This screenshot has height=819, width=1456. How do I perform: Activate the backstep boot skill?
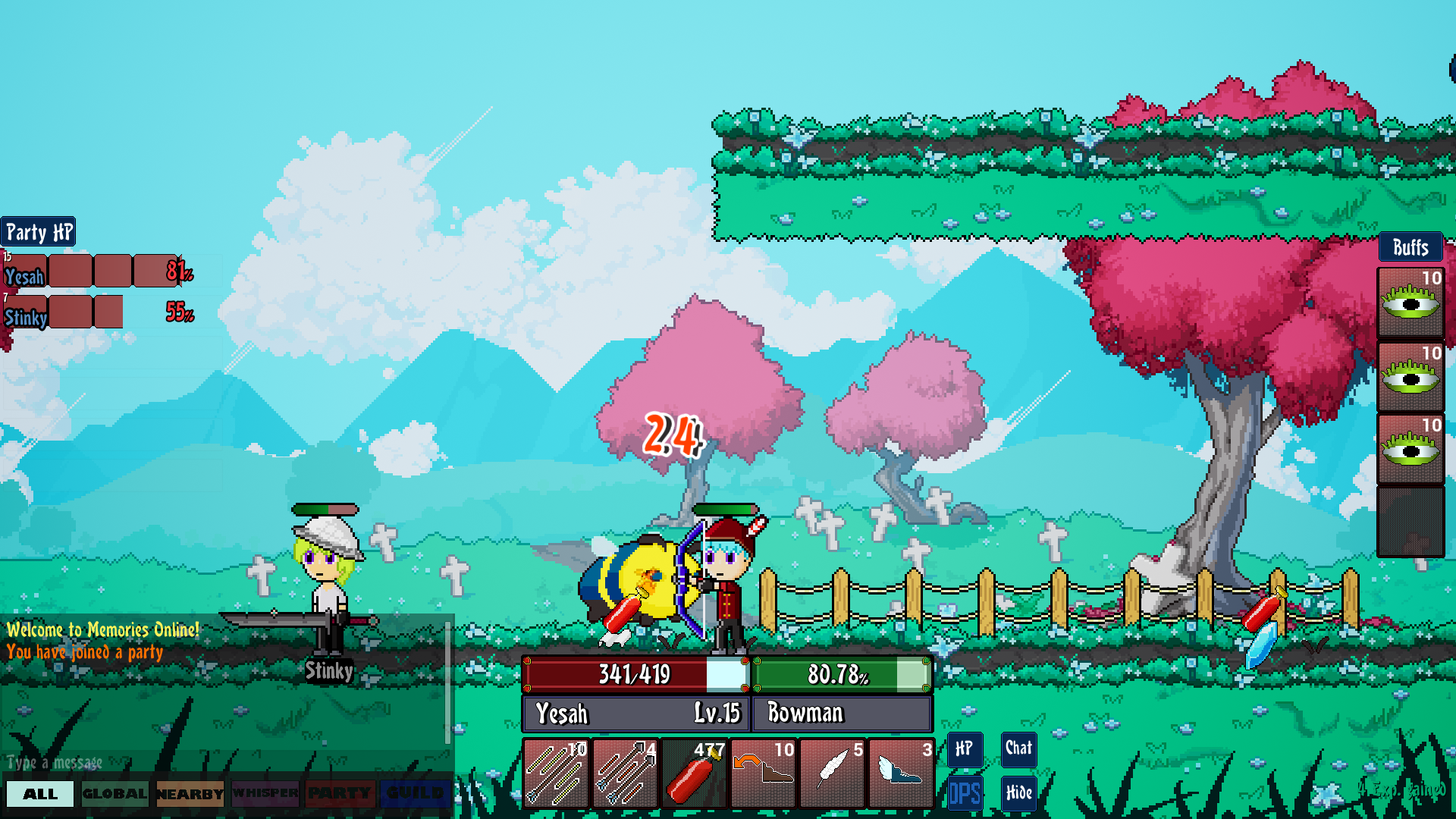pyautogui.click(x=763, y=773)
